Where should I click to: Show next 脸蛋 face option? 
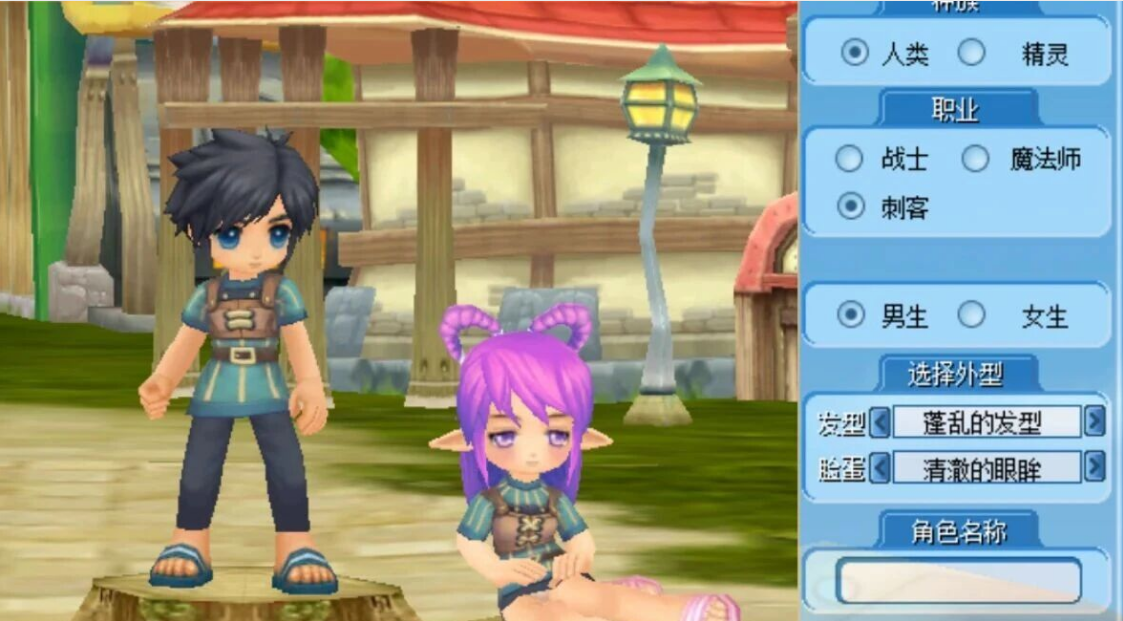1095,467
